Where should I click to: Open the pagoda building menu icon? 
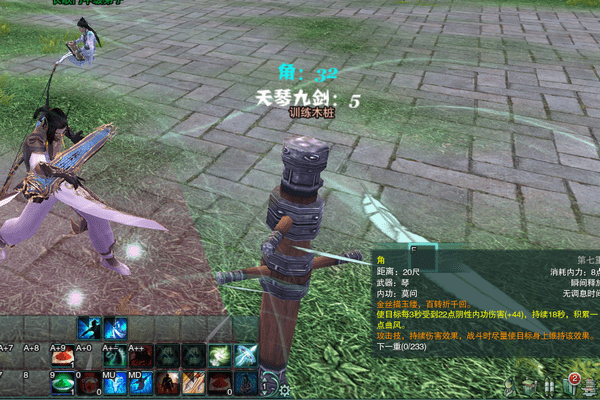591,387
